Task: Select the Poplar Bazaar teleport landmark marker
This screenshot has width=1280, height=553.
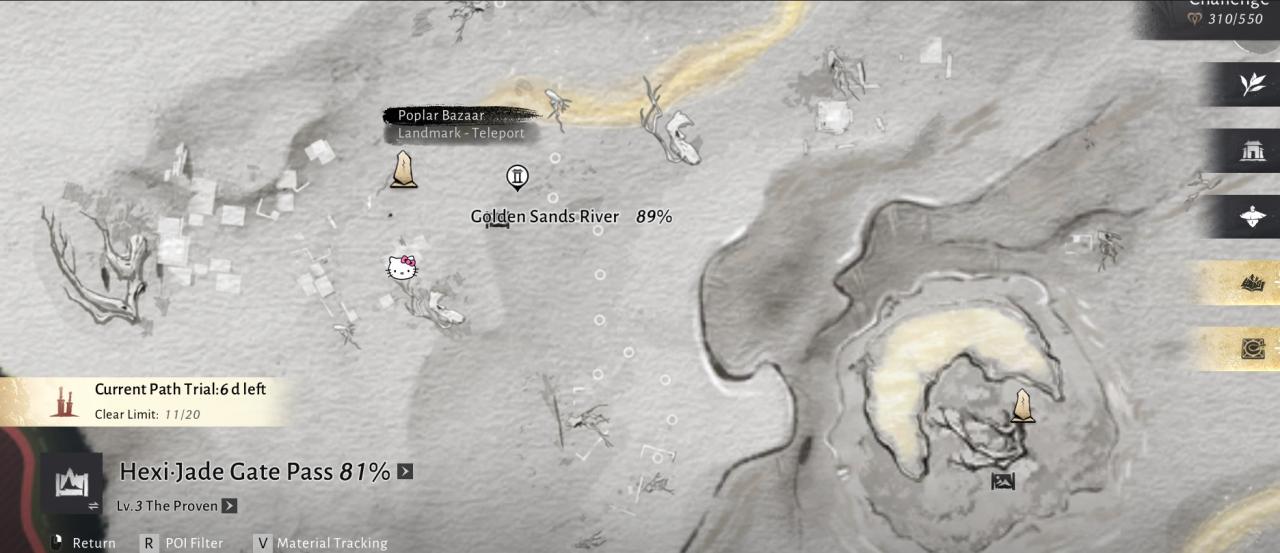Action: (404, 170)
